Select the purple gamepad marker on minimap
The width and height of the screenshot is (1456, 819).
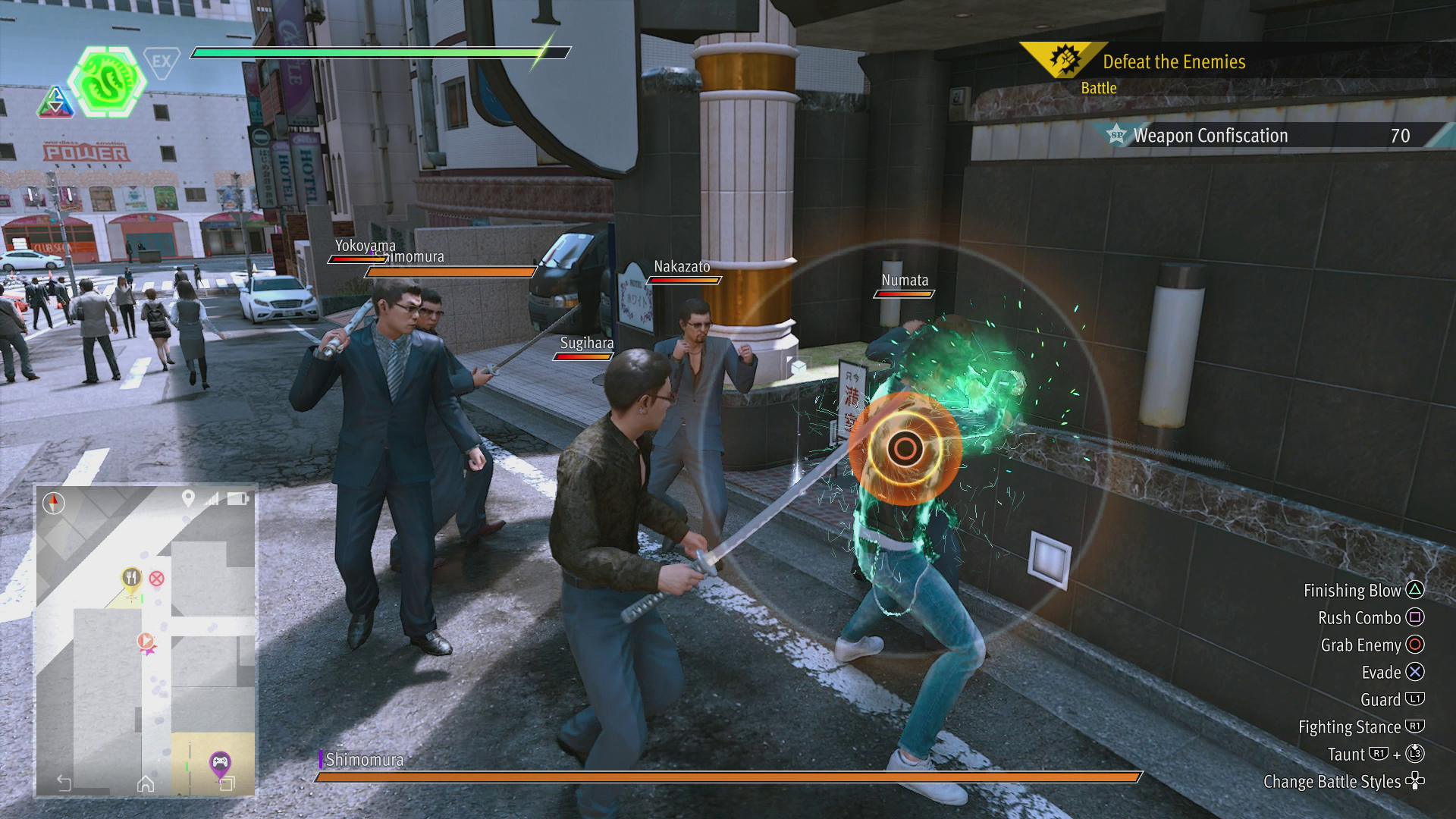click(220, 761)
